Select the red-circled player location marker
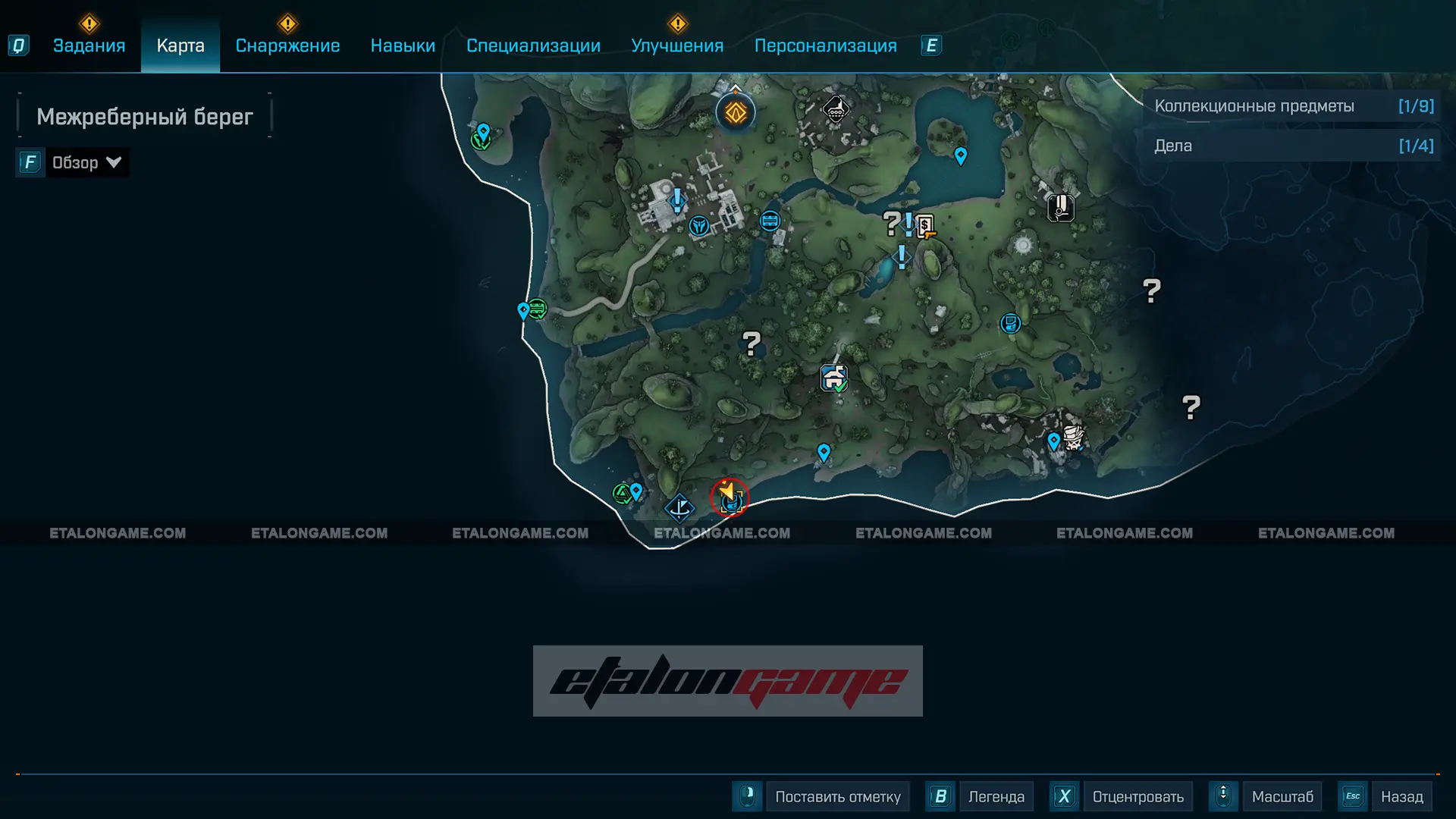Screen dimensions: 1456x819 pos(730,497)
